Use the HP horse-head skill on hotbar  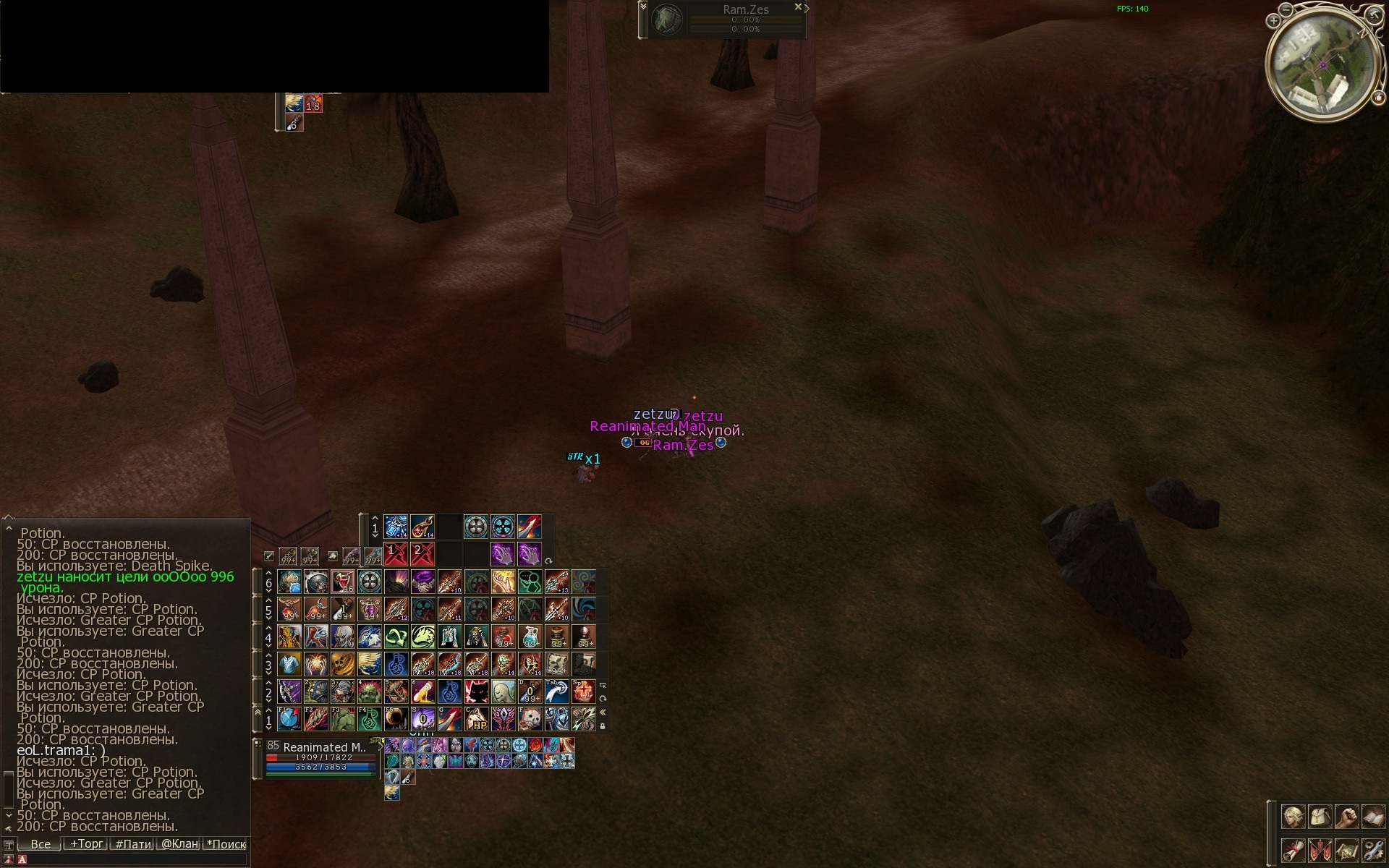point(476,719)
